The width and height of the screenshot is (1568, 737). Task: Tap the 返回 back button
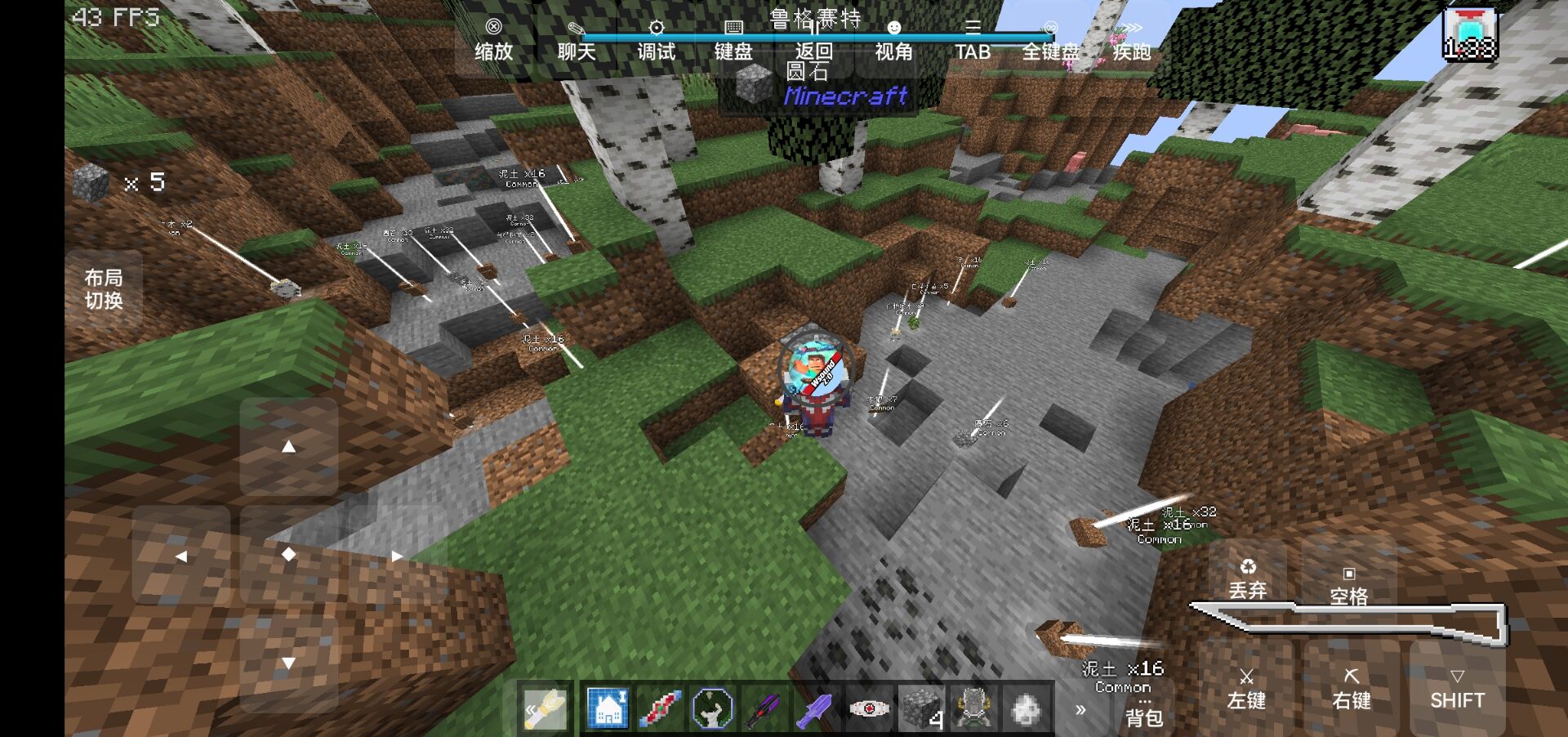tap(813, 42)
